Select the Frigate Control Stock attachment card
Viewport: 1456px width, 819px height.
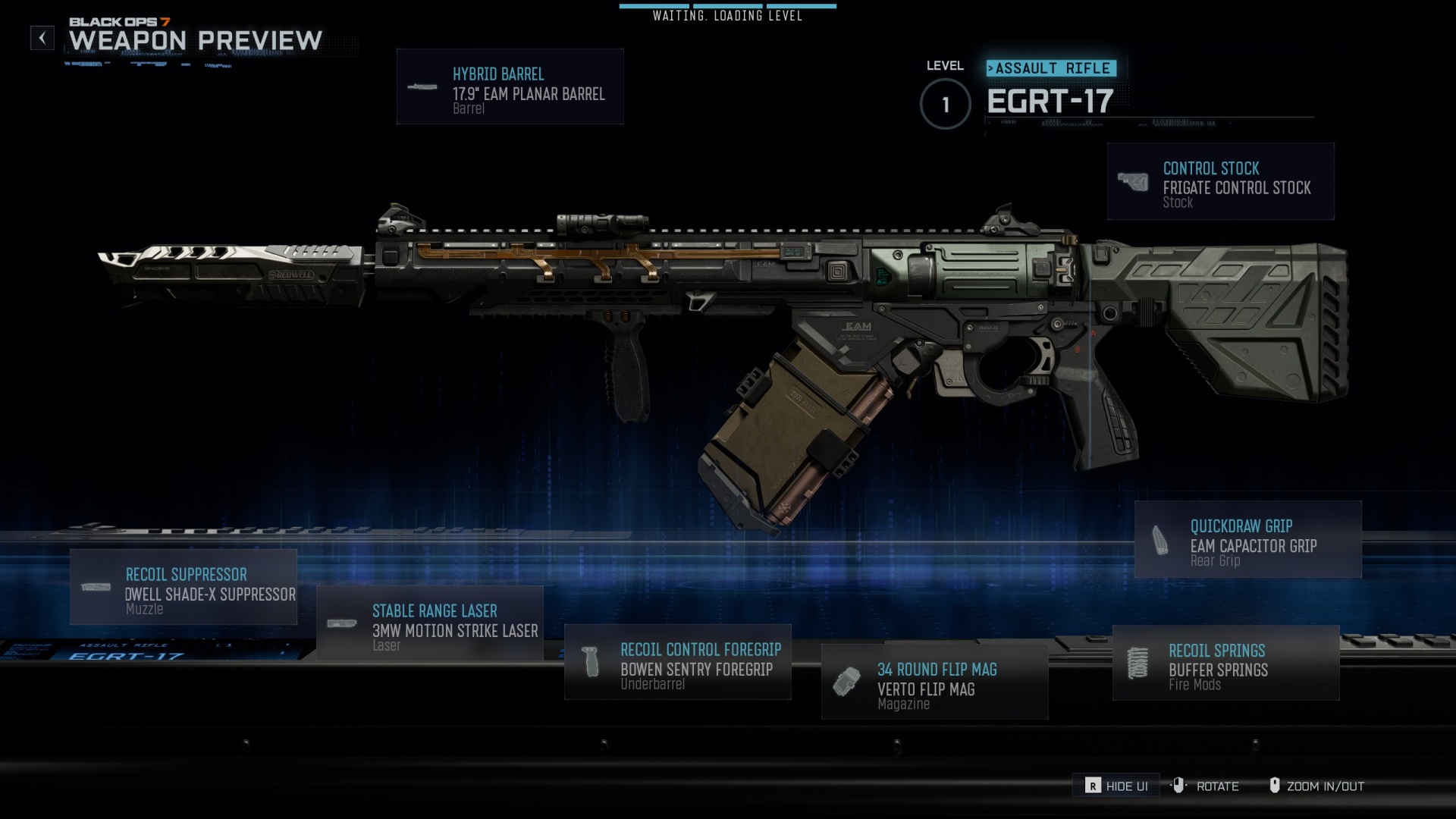(x=1220, y=182)
